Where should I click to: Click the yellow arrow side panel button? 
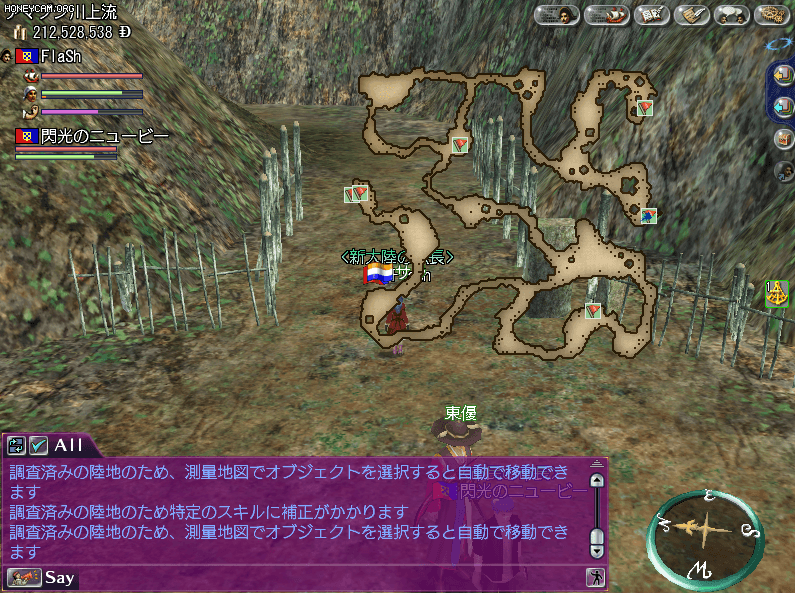click(x=784, y=74)
